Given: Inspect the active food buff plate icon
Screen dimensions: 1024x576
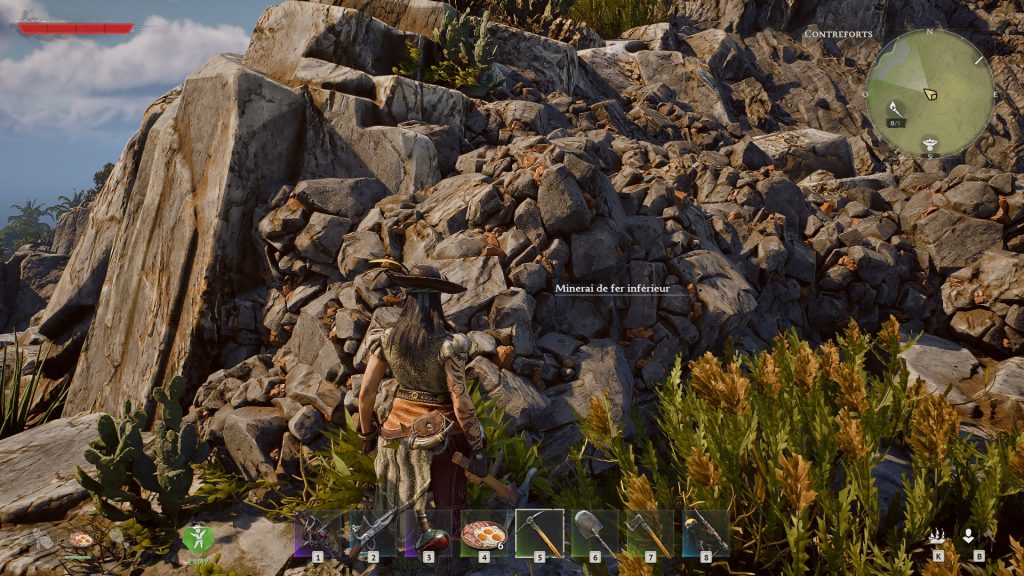Looking at the screenshot, I should 79,539.
